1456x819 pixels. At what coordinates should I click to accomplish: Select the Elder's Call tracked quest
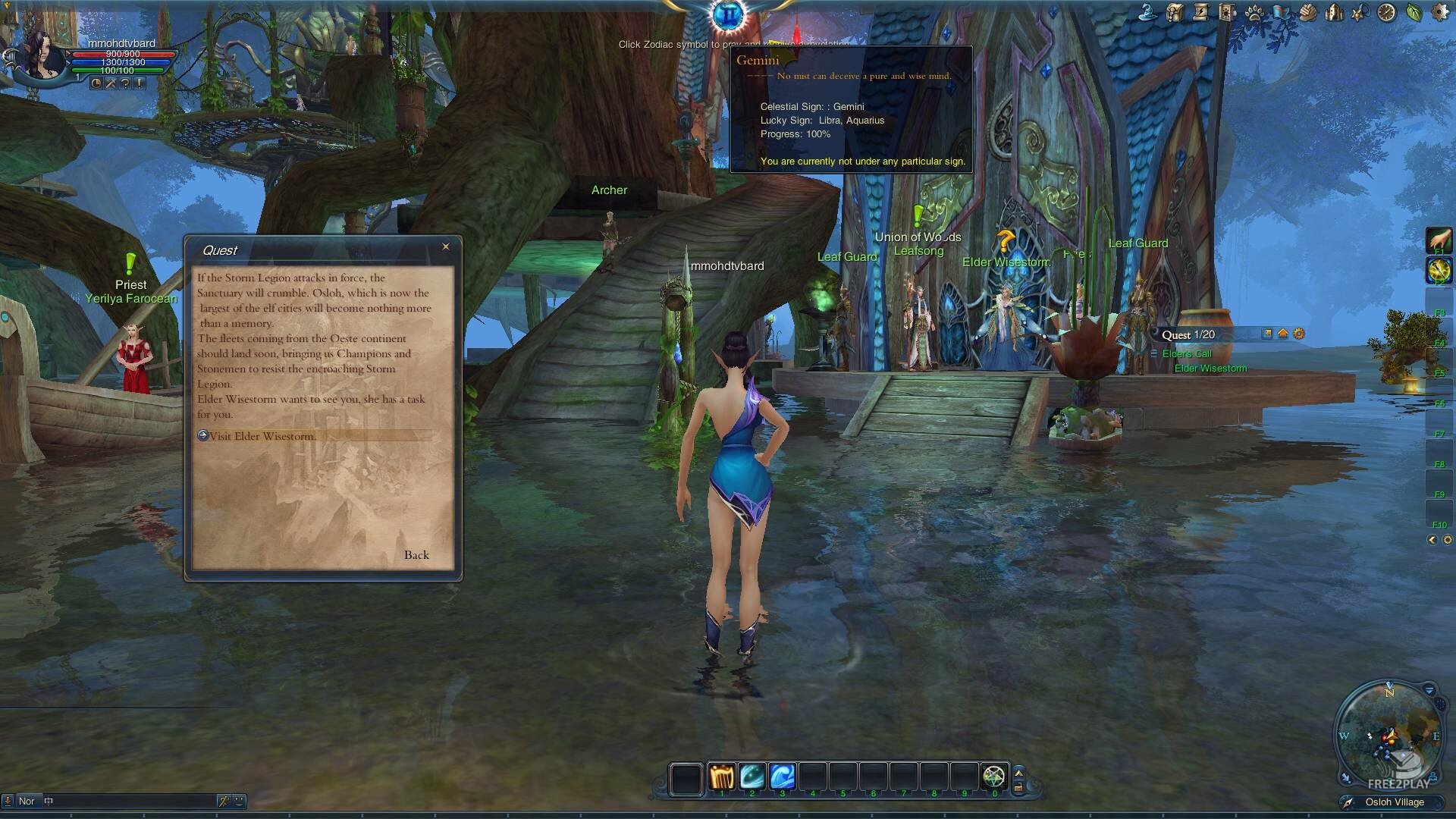(x=1187, y=354)
